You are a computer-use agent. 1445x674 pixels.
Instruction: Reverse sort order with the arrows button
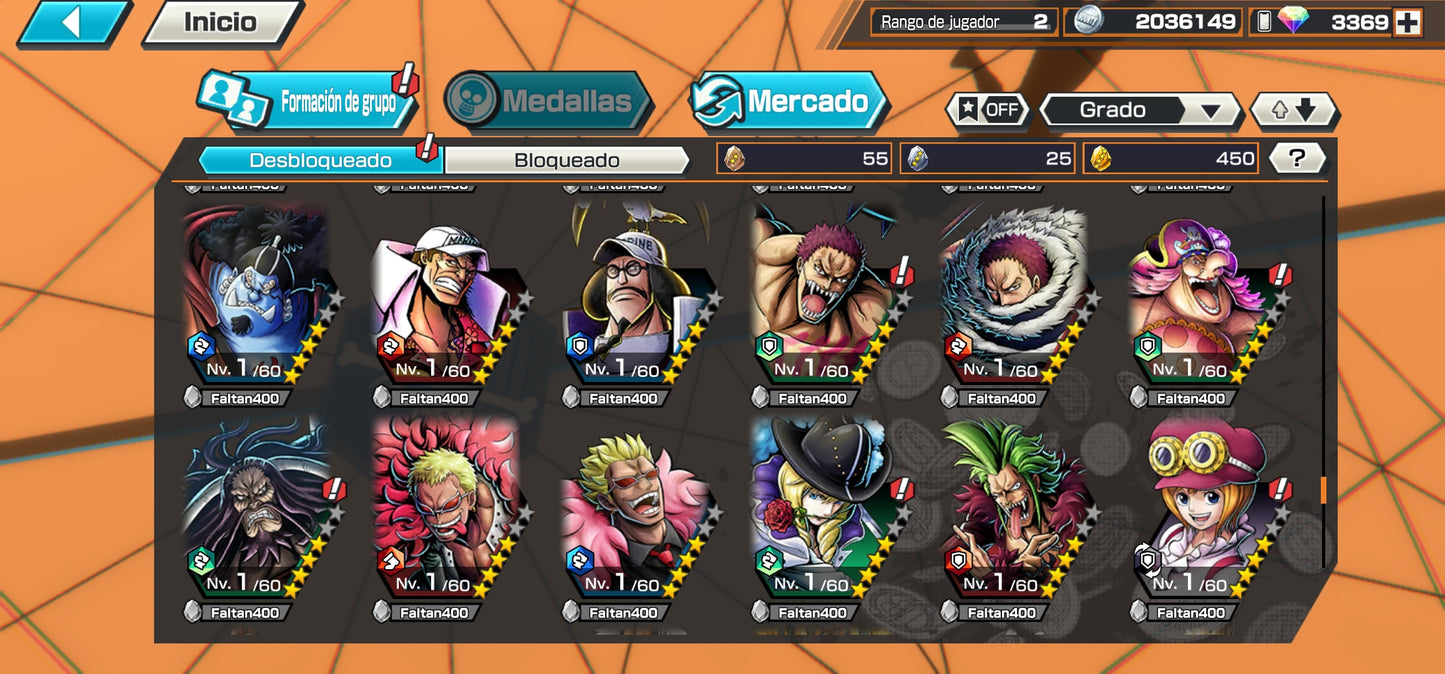pyautogui.click(x=1293, y=110)
